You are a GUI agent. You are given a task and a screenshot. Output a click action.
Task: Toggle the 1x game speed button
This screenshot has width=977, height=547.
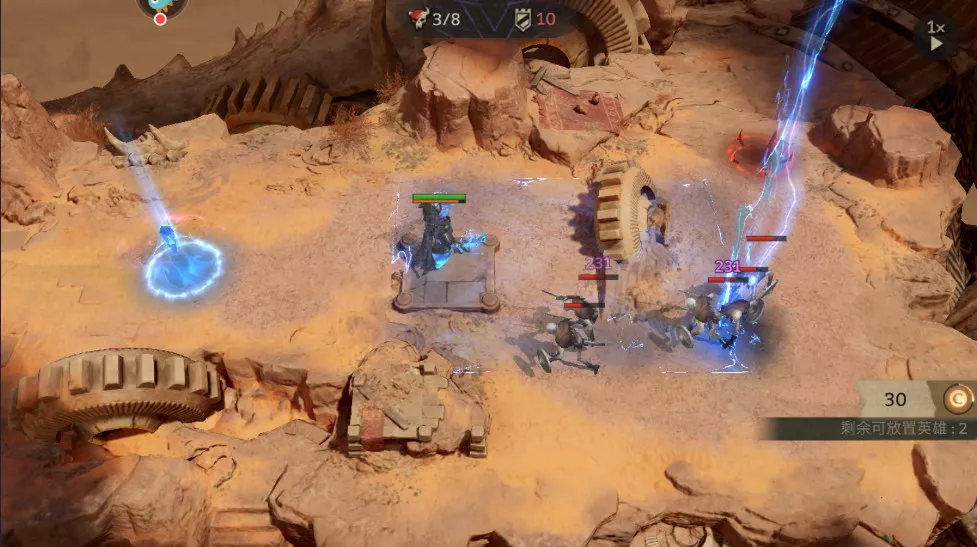pyautogui.click(x=935, y=35)
